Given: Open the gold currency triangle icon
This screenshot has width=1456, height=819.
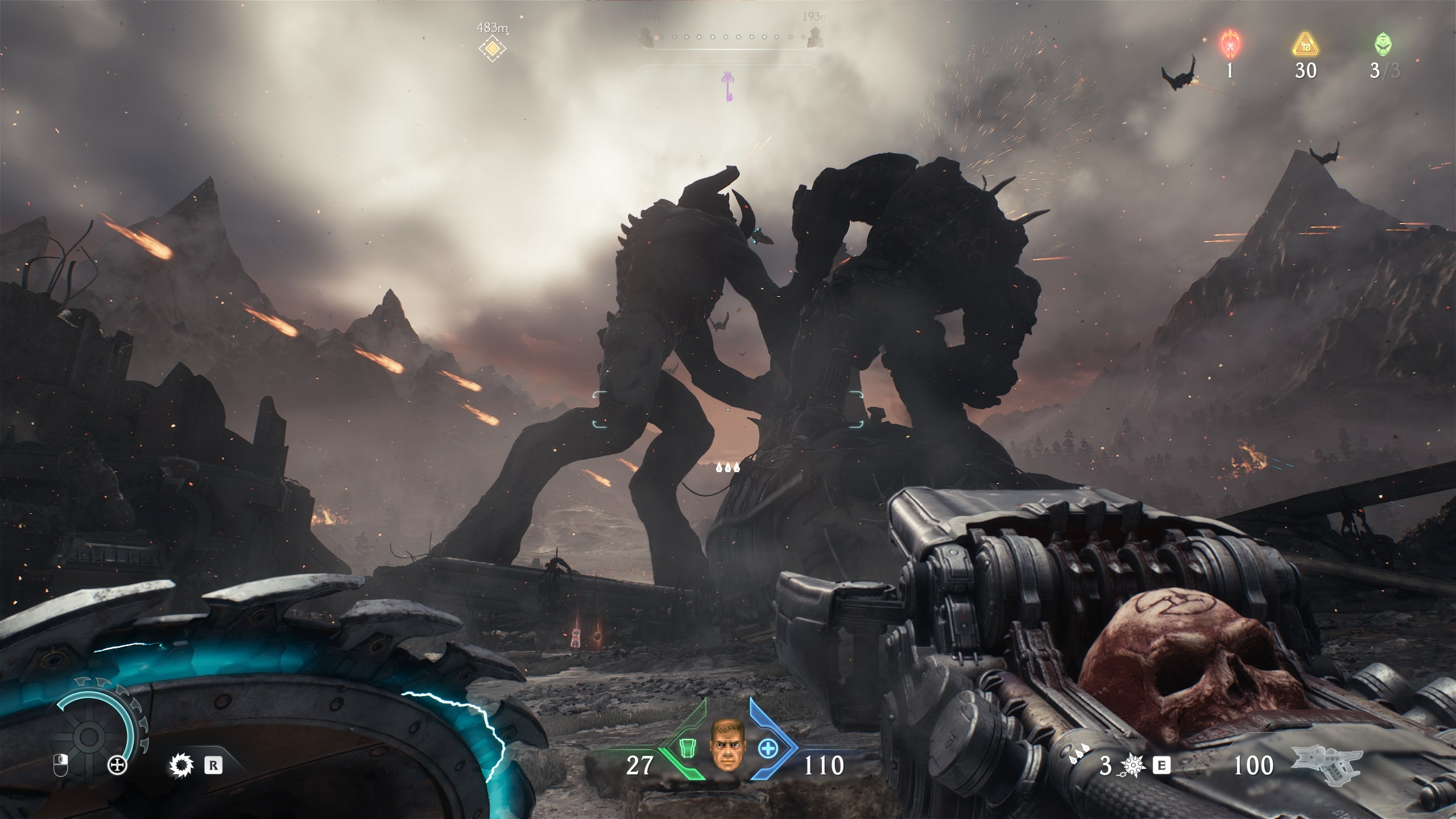Looking at the screenshot, I should [1305, 44].
